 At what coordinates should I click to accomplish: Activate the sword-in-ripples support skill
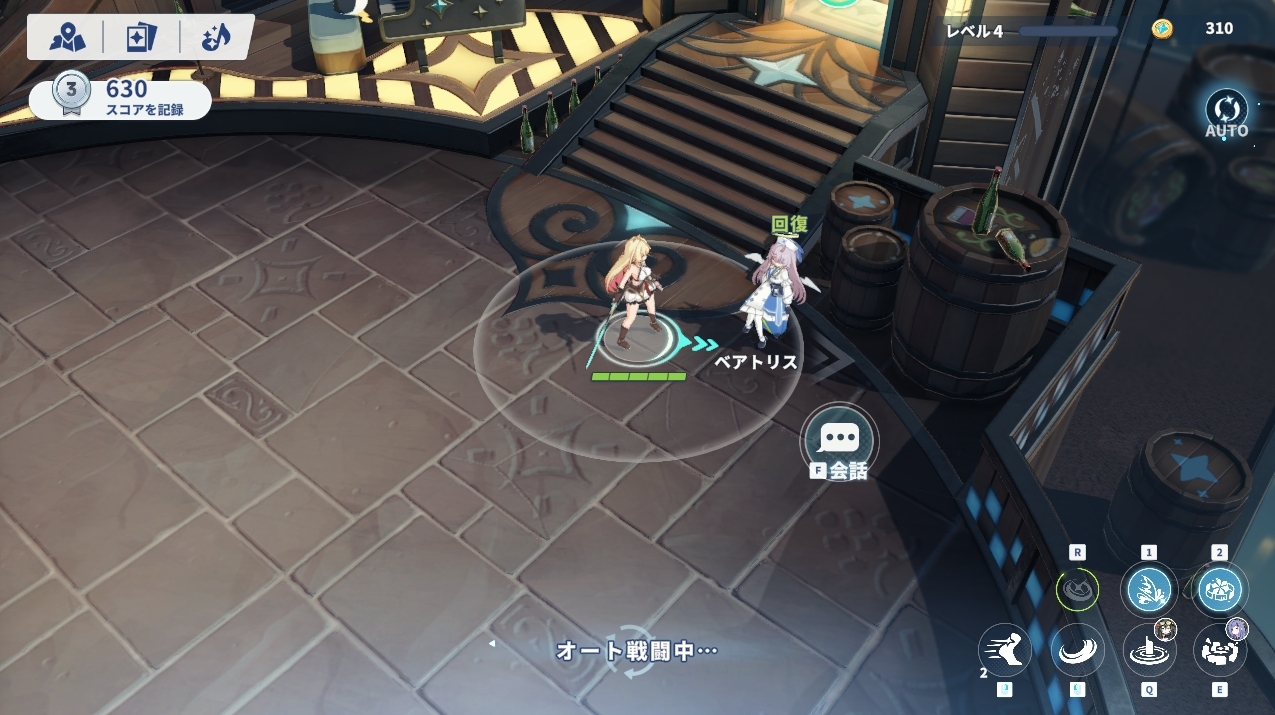1148,650
